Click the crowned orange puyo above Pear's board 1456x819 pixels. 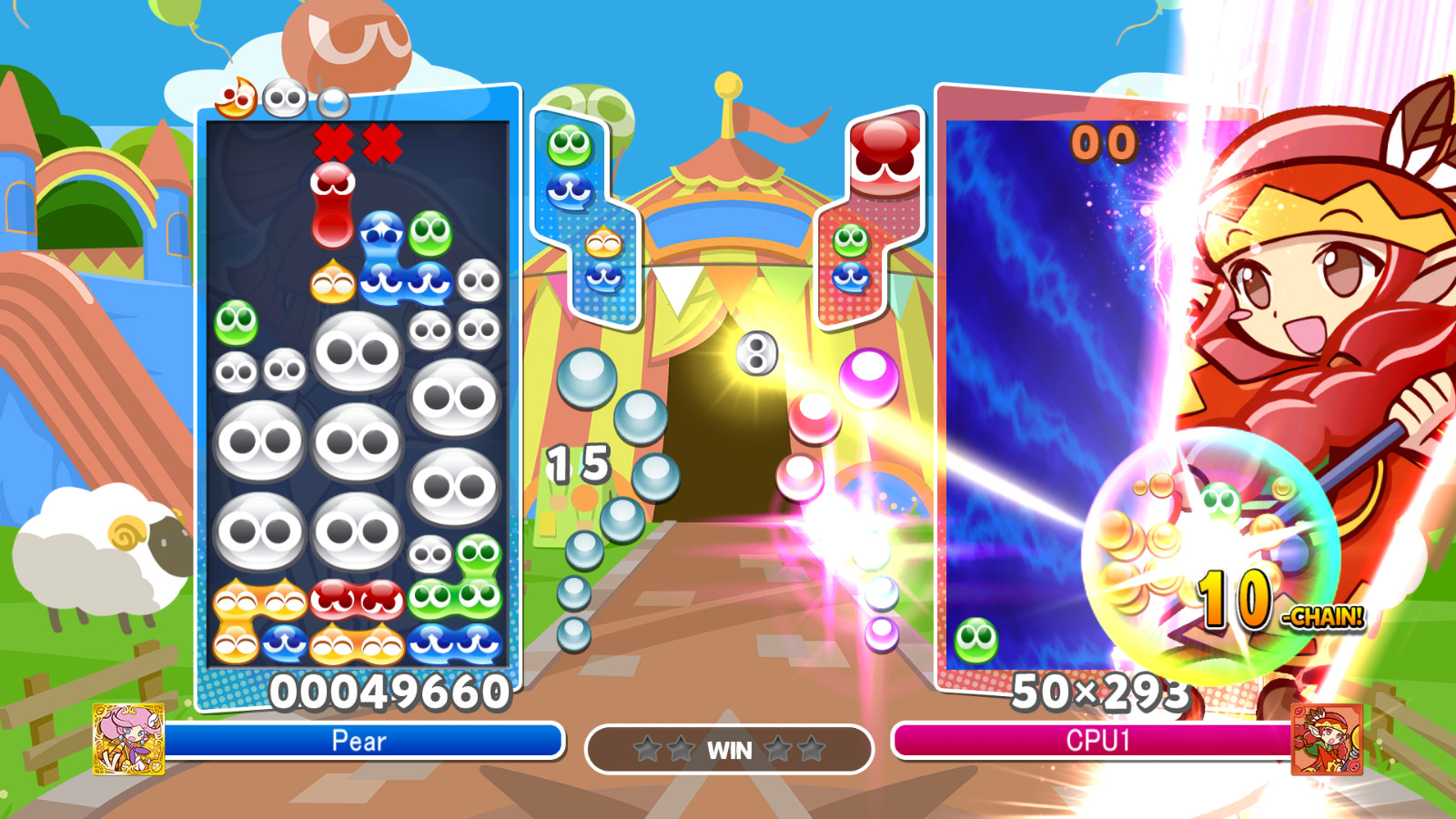[237, 101]
